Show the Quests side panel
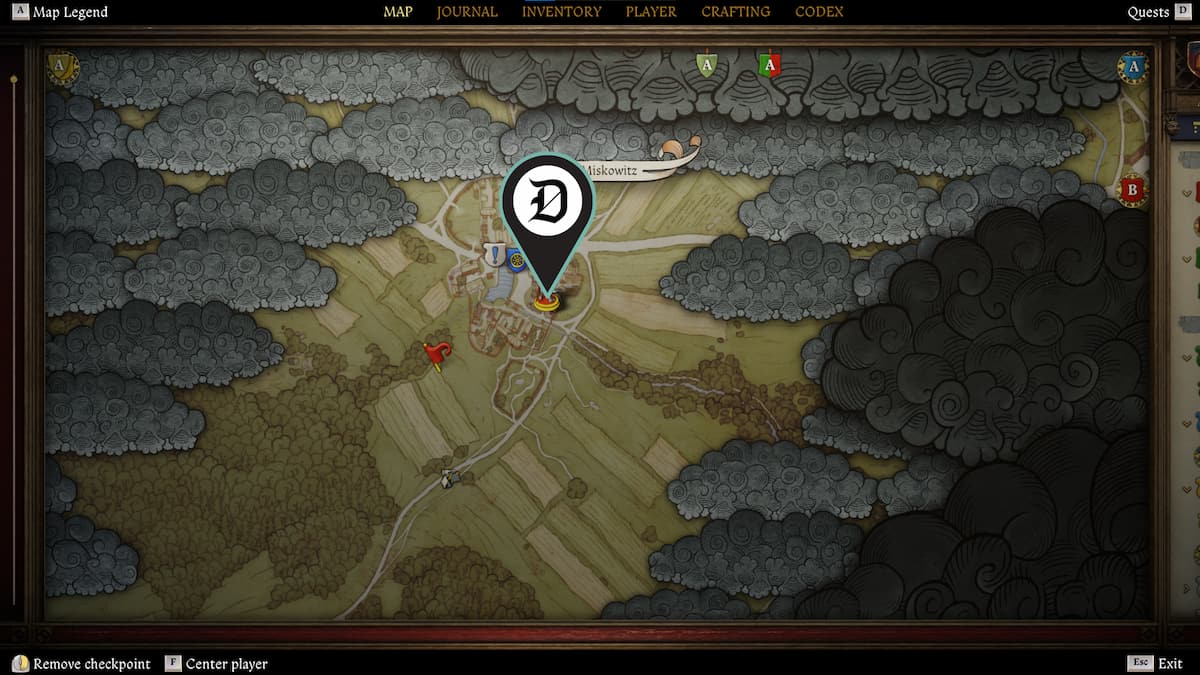Image resolution: width=1200 pixels, height=675 pixels. [1148, 13]
